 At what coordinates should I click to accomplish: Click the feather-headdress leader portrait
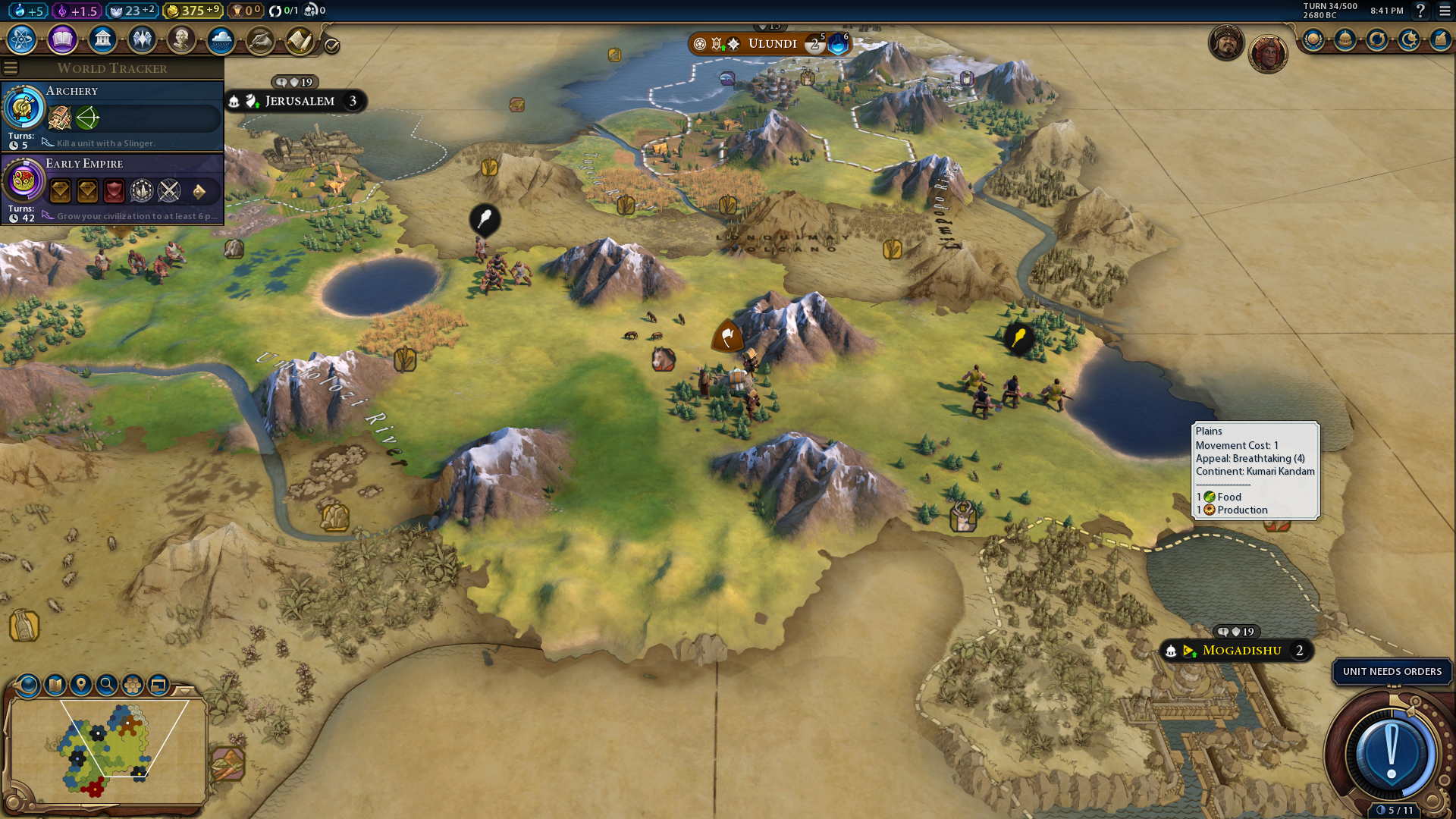tap(1267, 53)
